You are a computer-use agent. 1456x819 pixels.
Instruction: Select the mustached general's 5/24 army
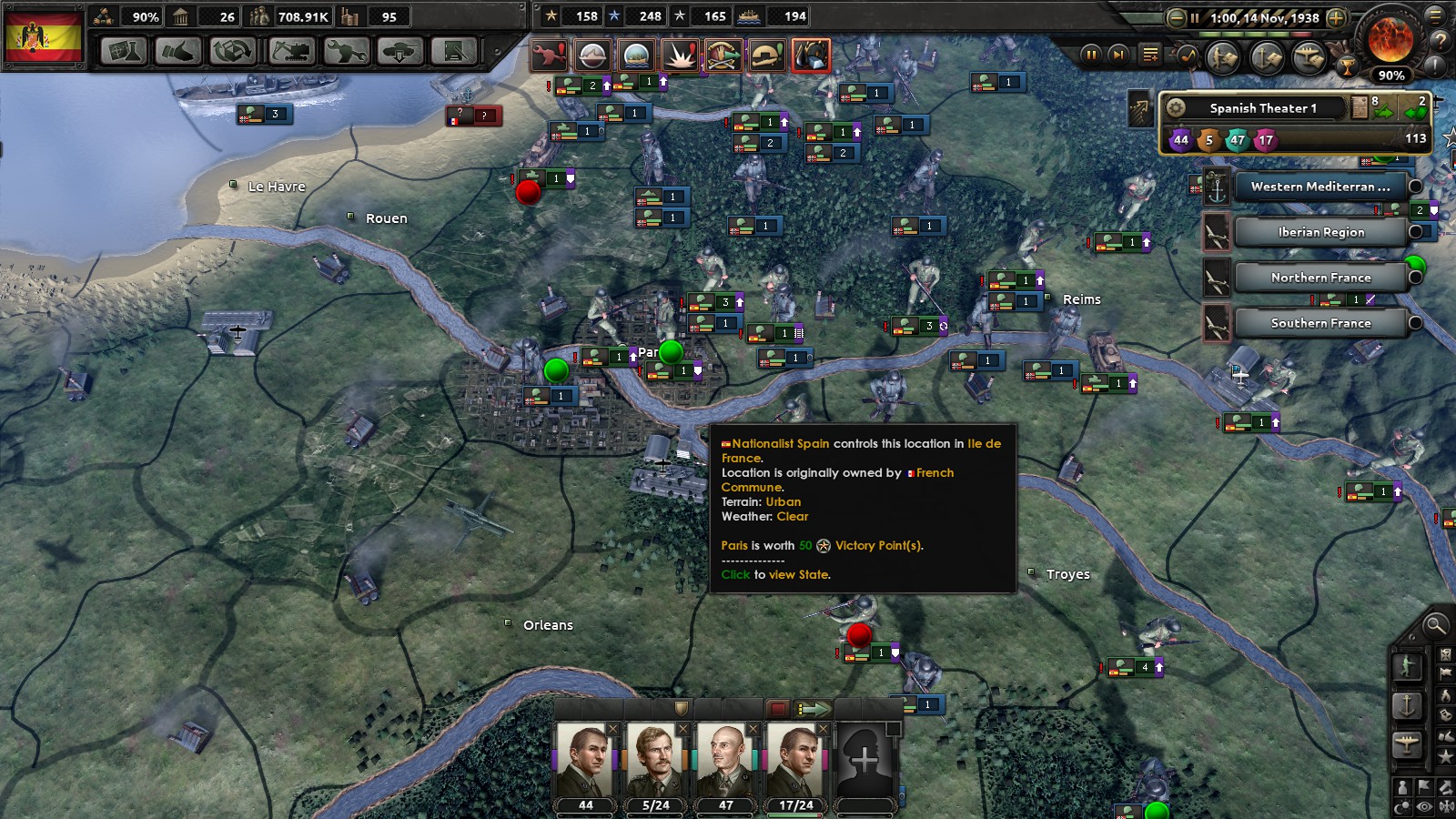coord(655,763)
